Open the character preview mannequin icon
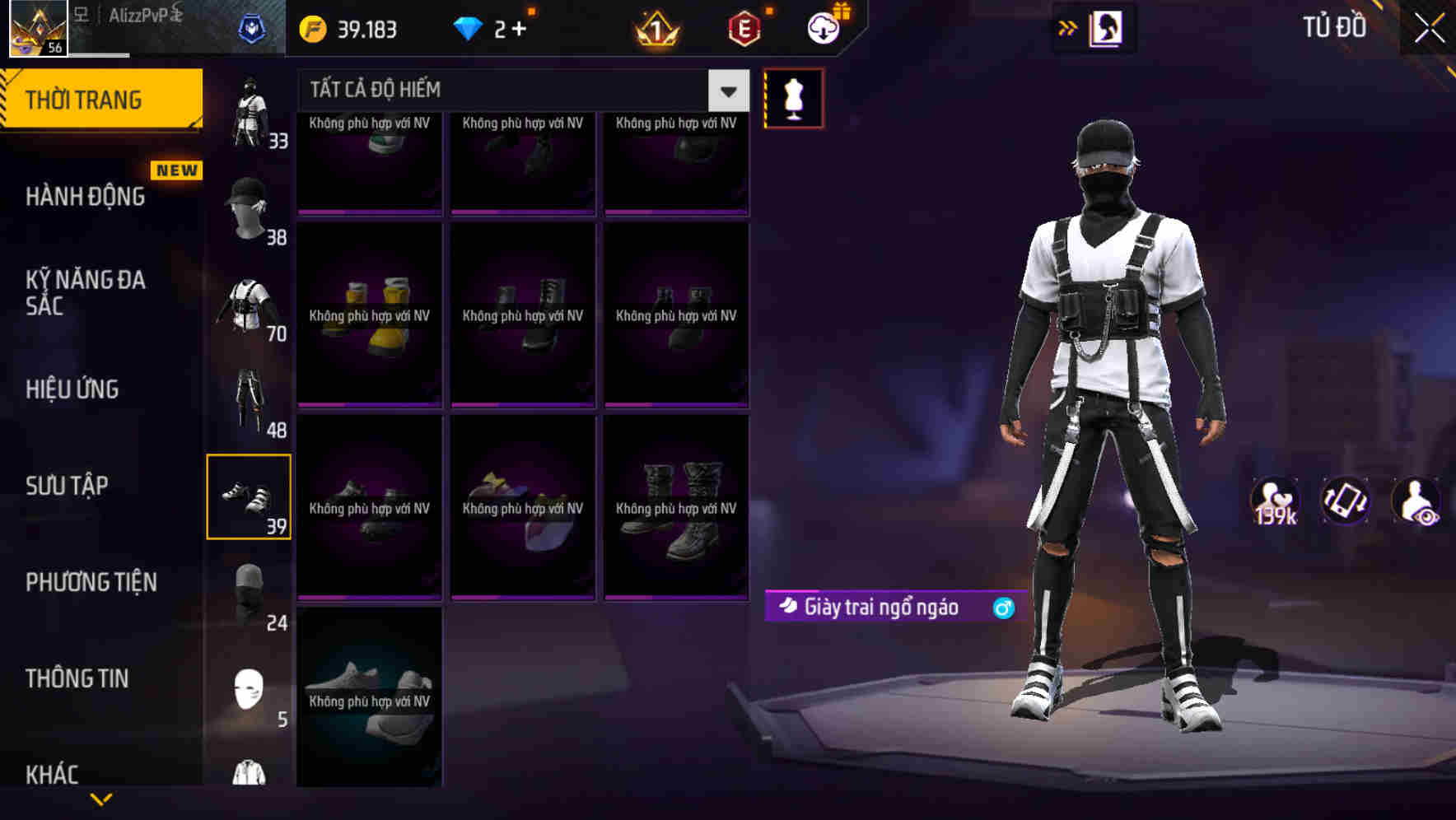 coord(793,97)
